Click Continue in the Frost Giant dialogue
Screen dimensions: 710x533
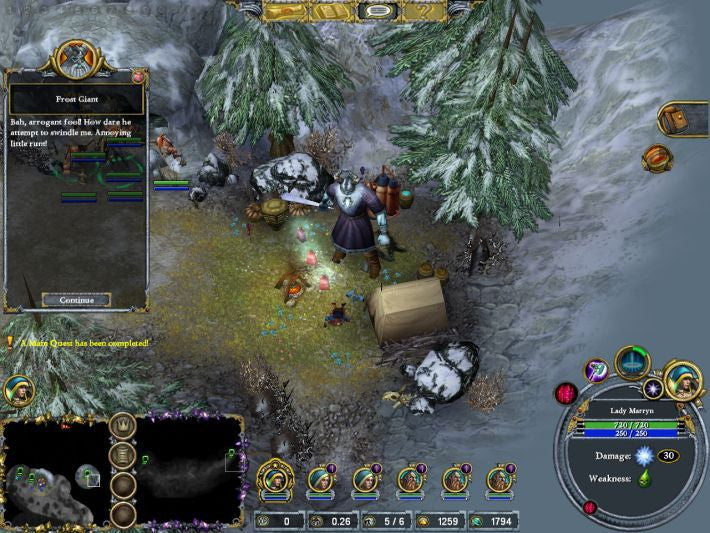click(x=77, y=300)
